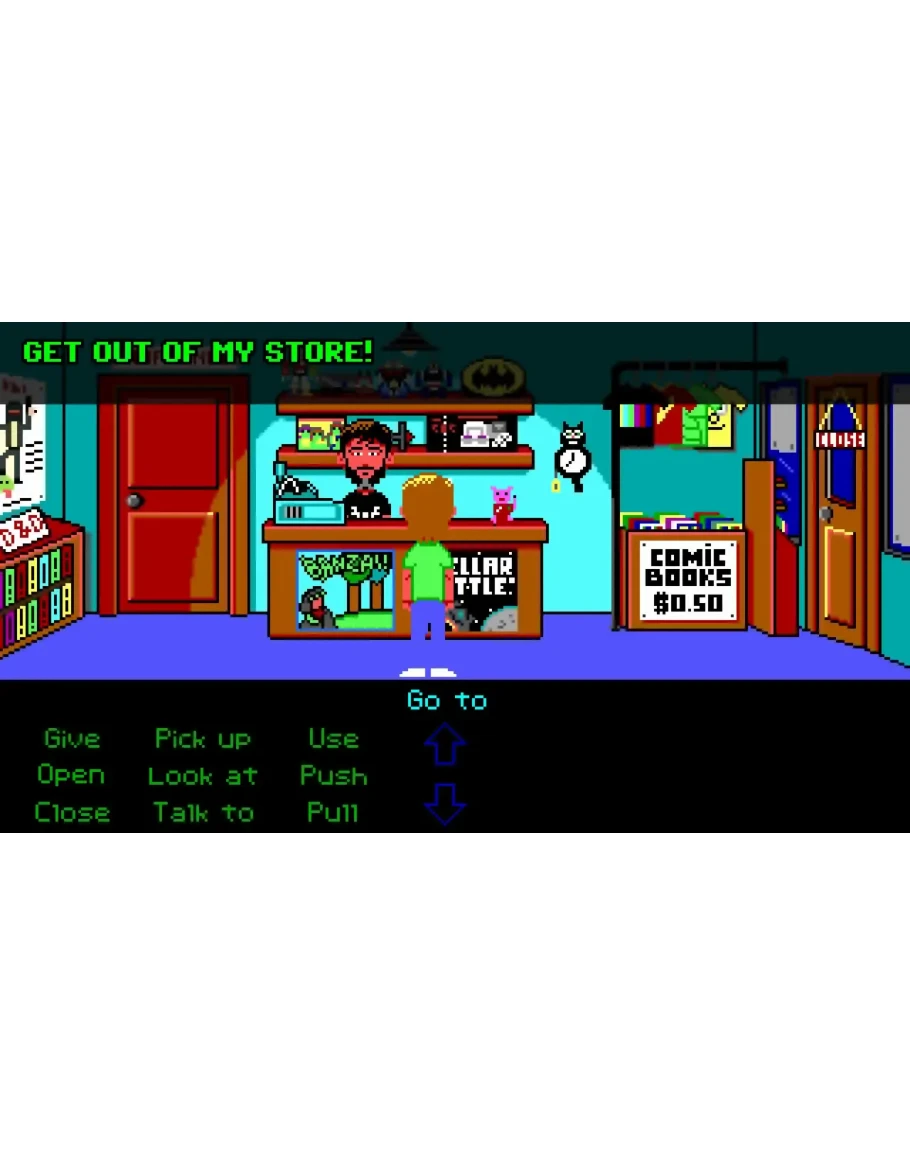The width and height of the screenshot is (910, 1155).
Task: Click the inventory scroll up arrow
Action: coord(445,745)
